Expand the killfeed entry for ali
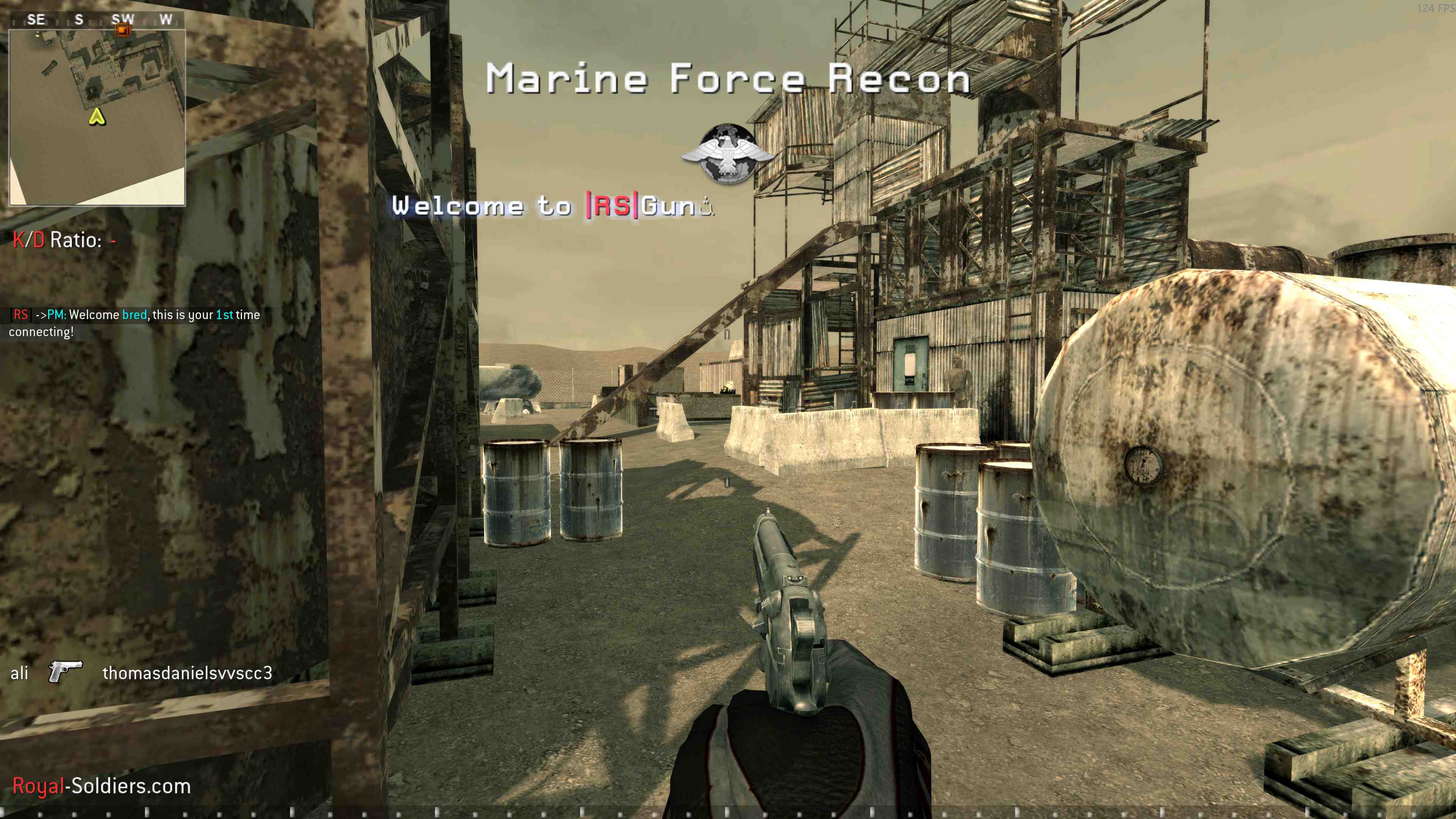The width and height of the screenshot is (1456, 819). [20, 673]
